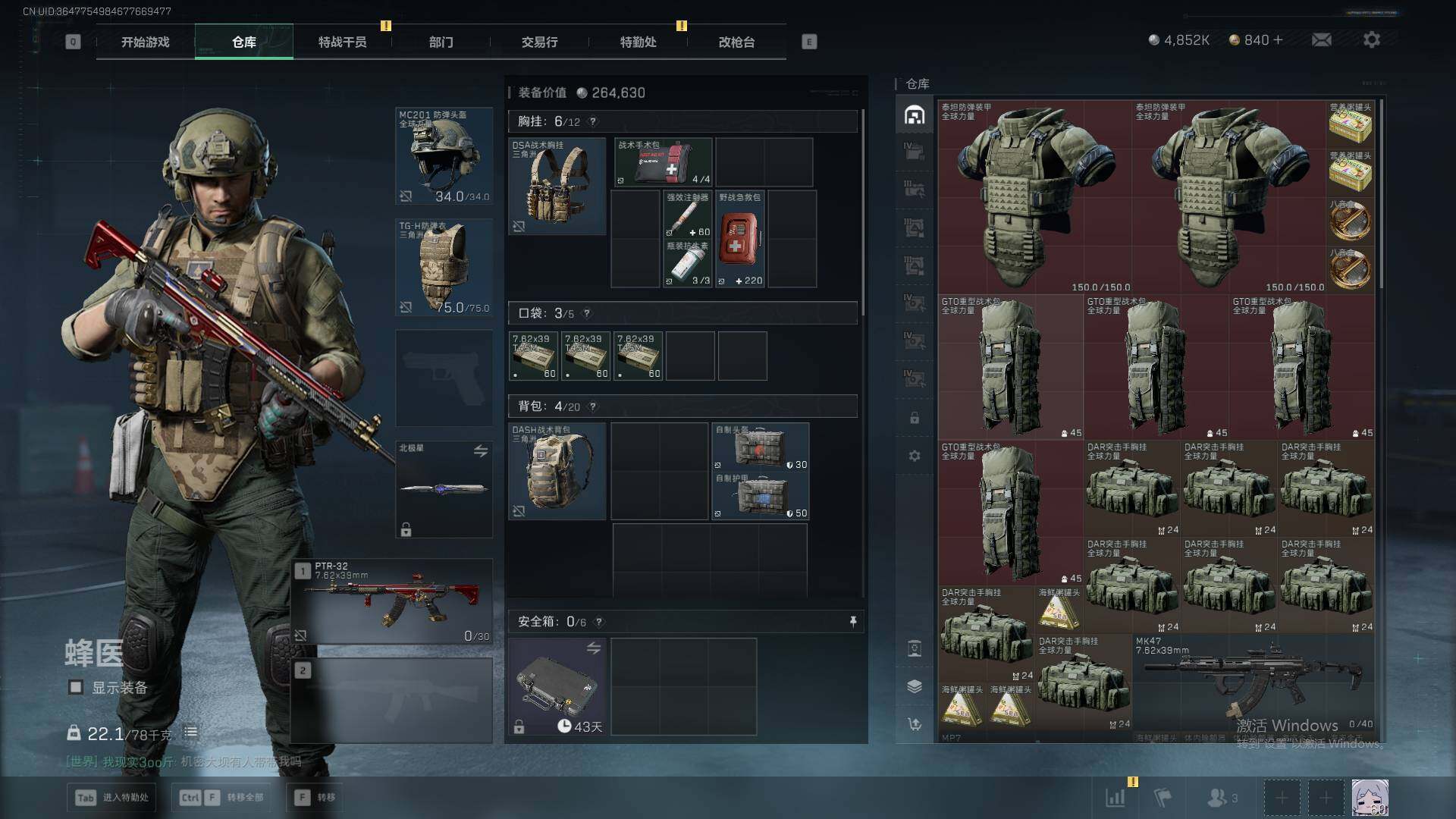Open the 开始游戏 tab
Screen dimensions: 1456x819
(x=145, y=42)
